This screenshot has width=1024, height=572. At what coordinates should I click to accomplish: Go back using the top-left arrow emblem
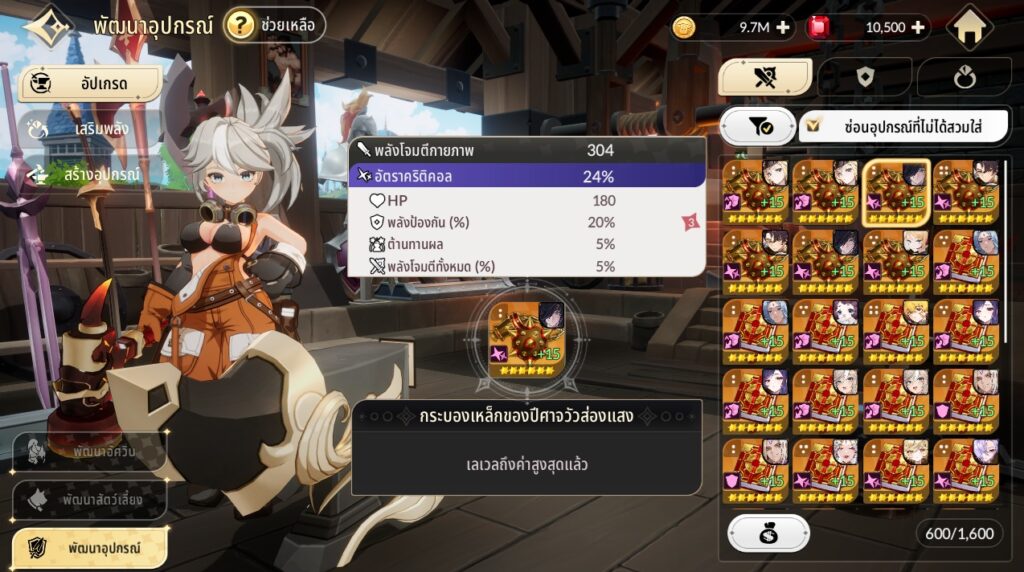48,27
